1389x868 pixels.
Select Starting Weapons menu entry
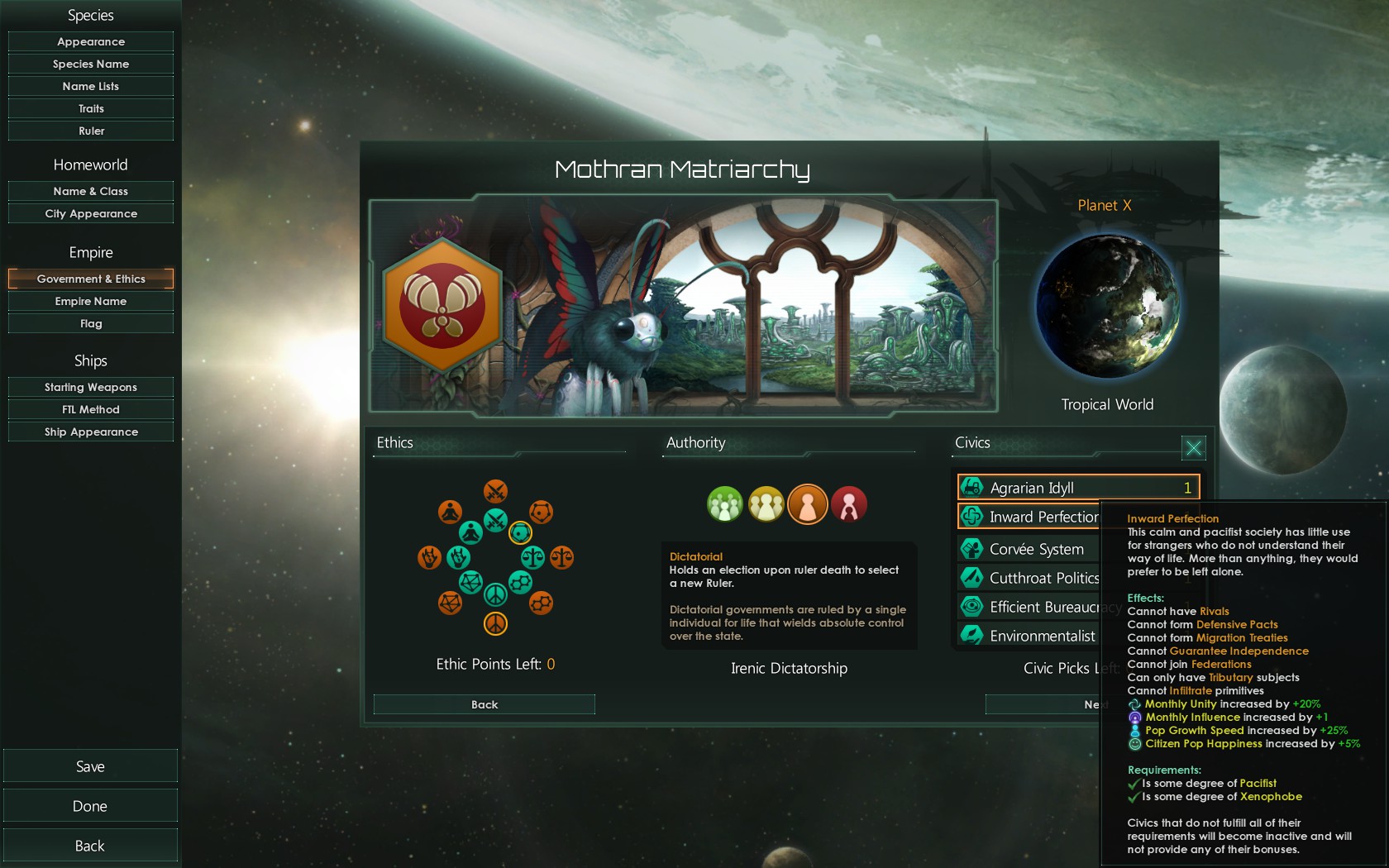pyautogui.click(x=91, y=387)
